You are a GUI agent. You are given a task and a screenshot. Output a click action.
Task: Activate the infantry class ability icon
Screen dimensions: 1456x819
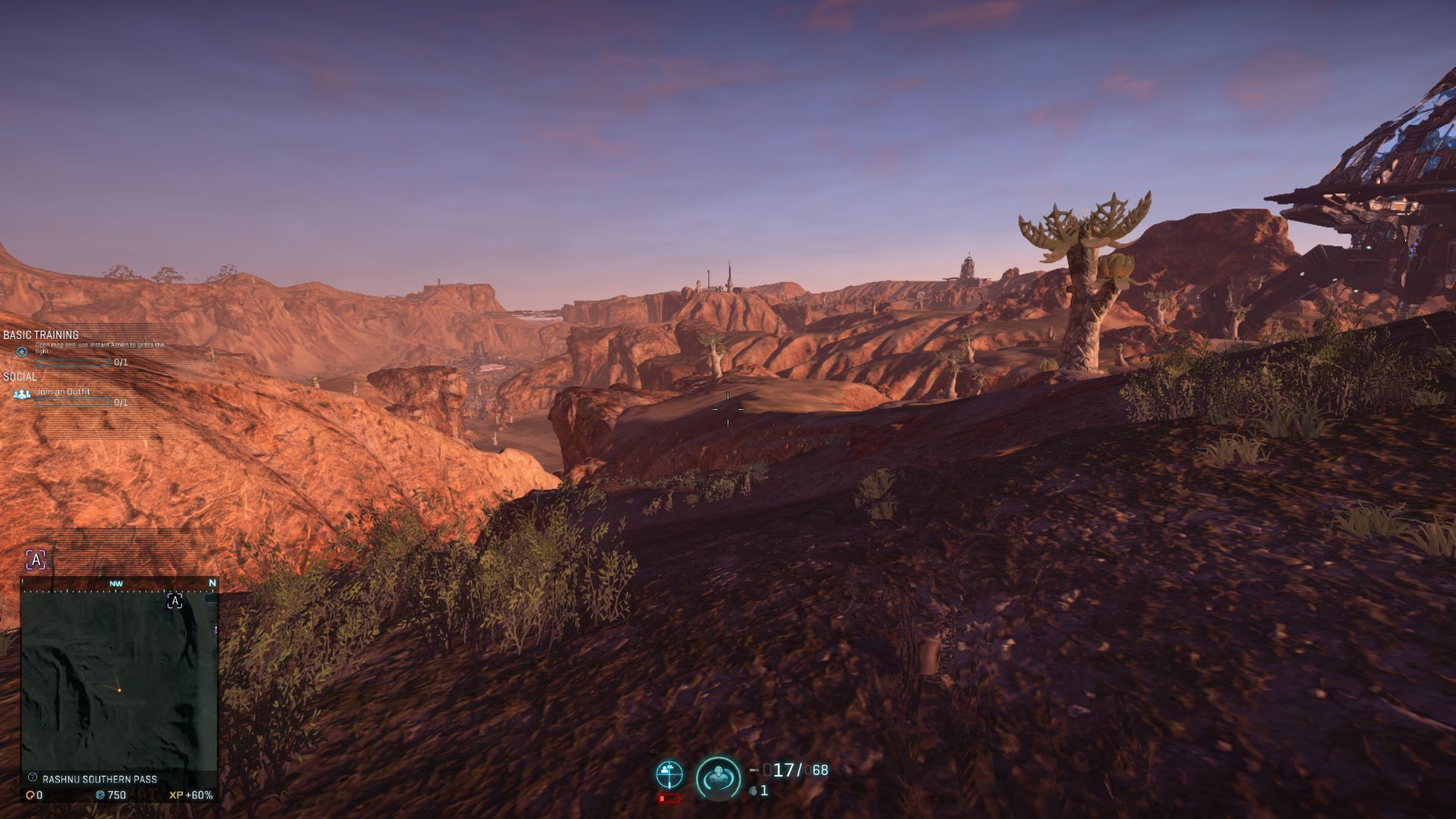(x=717, y=778)
